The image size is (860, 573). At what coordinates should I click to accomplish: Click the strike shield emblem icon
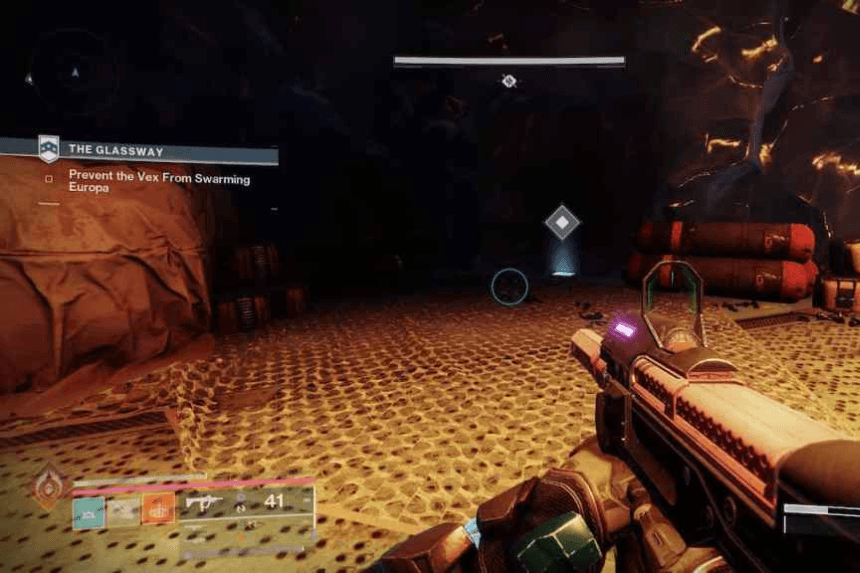click(48, 149)
